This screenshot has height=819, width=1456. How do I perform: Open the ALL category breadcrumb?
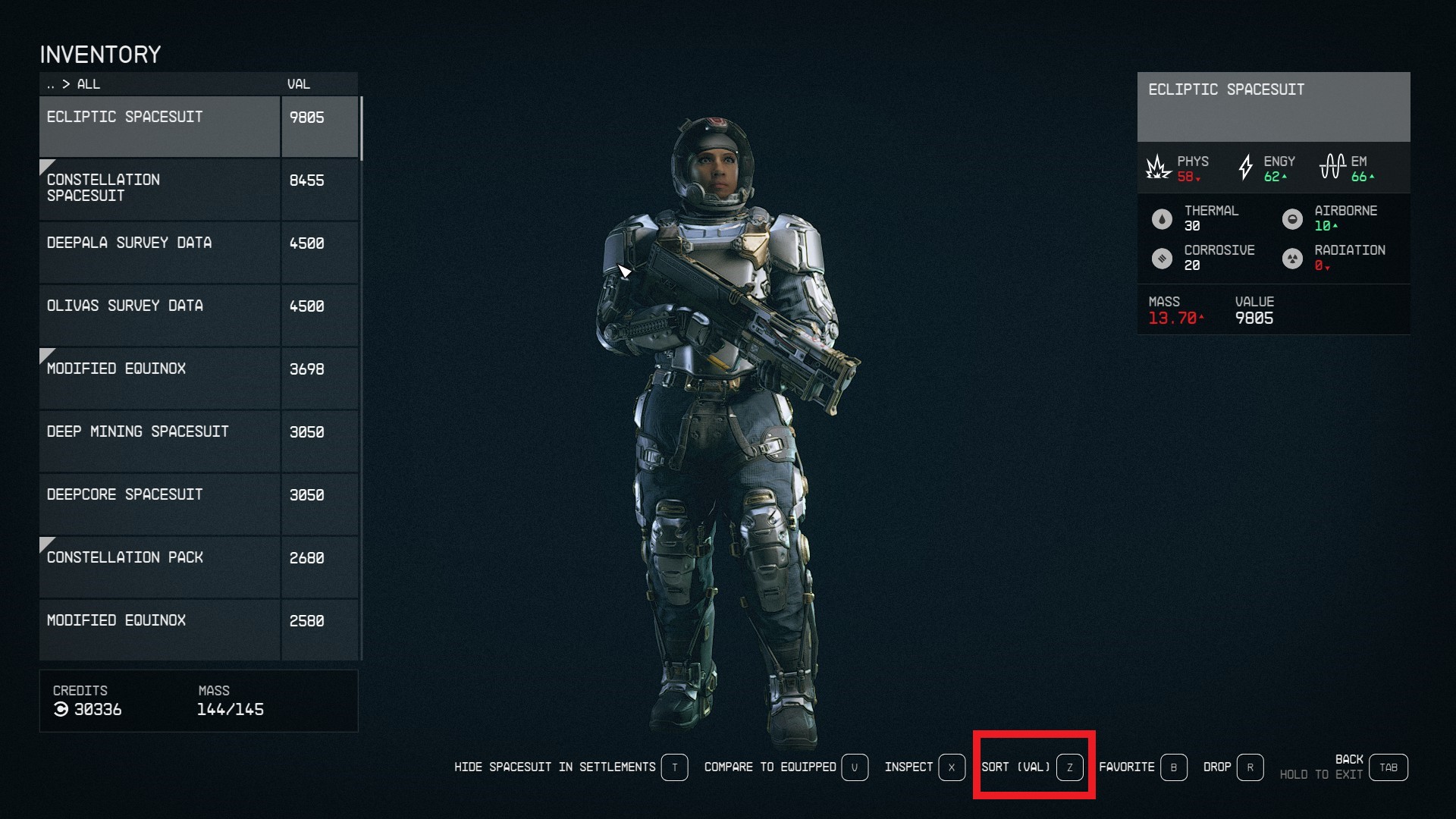(89, 84)
